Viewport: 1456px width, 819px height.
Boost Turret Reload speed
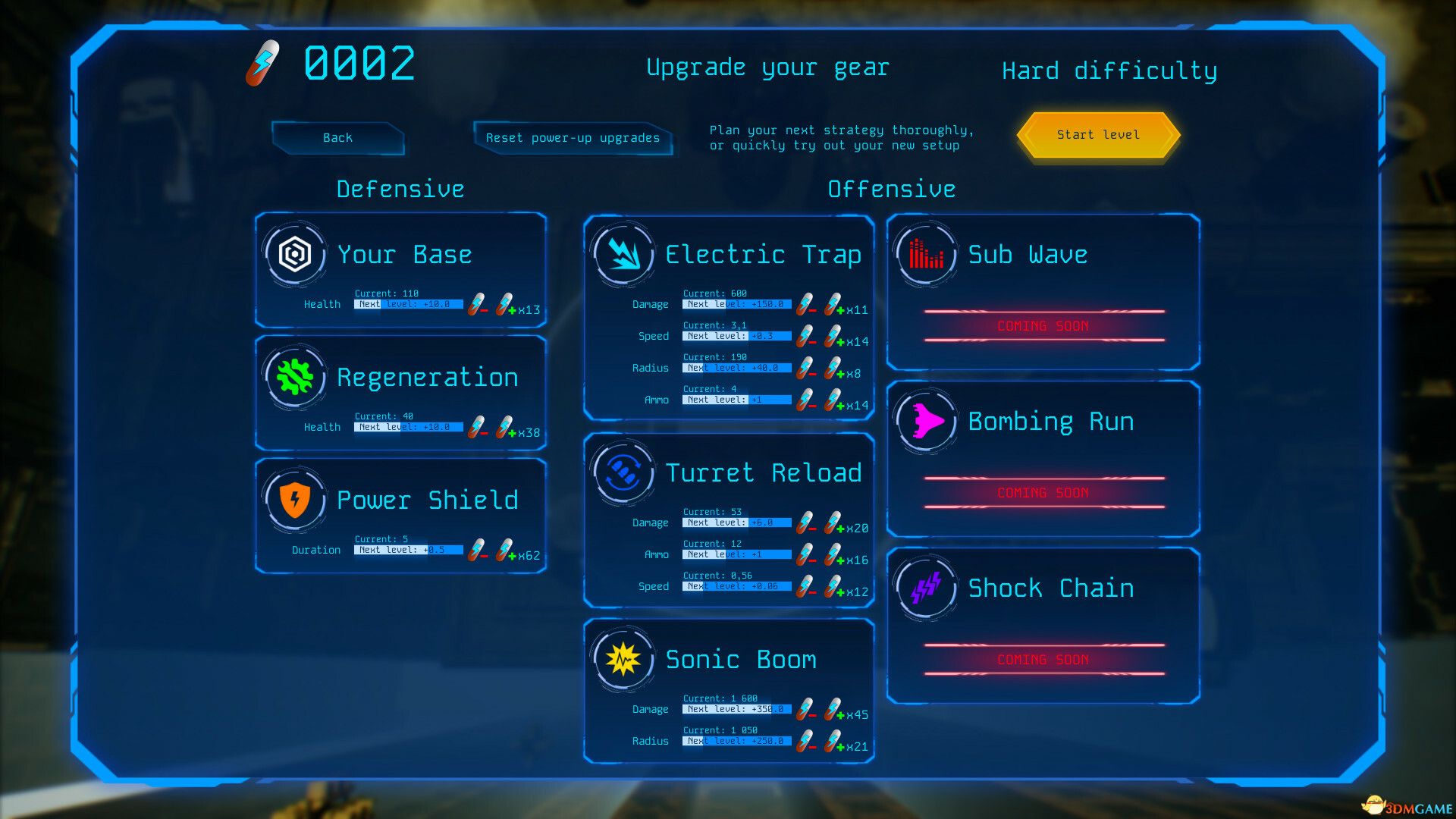[x=833, y=587]
